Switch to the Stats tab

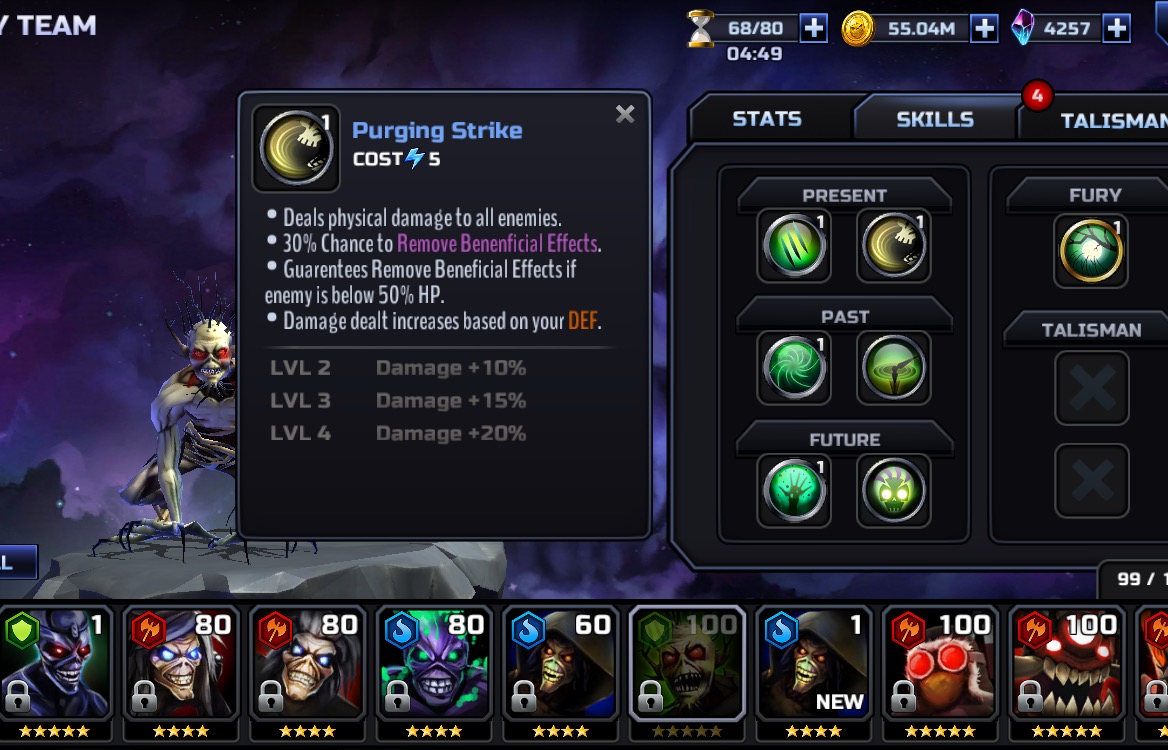767,119
